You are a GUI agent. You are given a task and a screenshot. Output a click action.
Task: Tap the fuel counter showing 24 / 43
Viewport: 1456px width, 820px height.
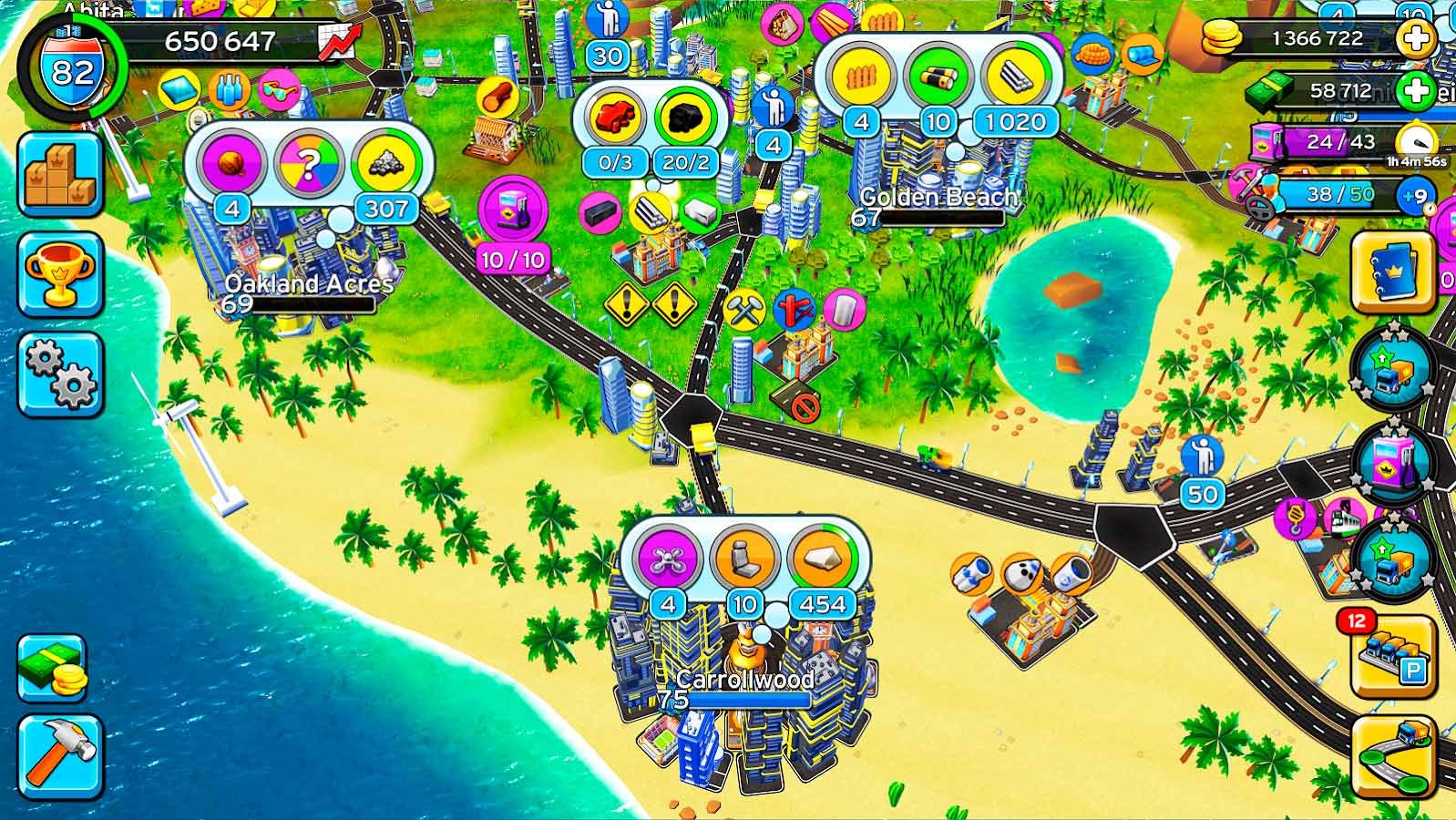point(1339,142)
